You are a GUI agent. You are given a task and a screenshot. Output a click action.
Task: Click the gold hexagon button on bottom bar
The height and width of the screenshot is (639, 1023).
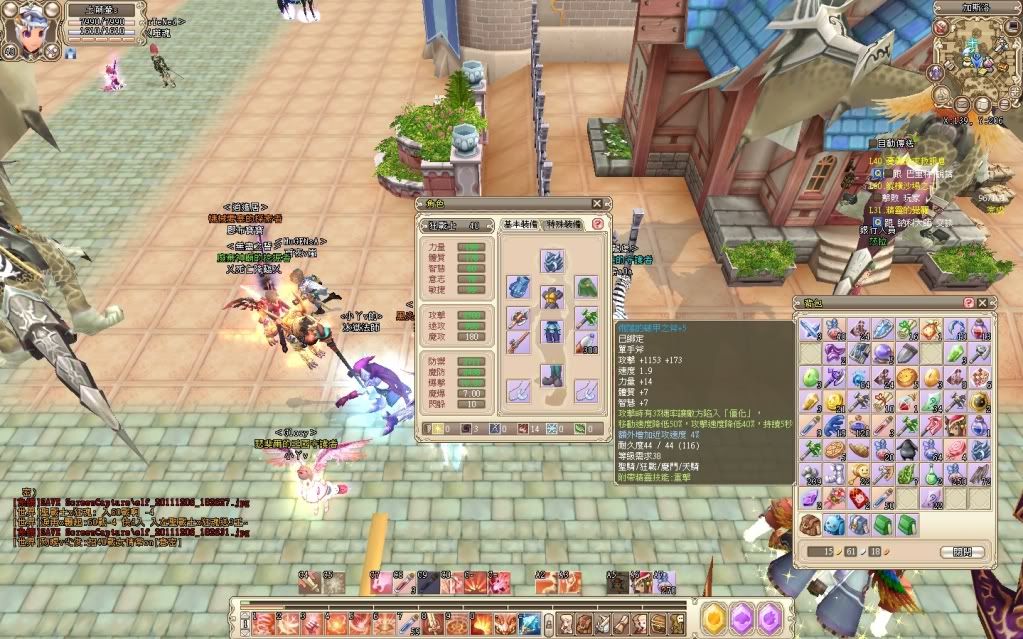(713, 619)
